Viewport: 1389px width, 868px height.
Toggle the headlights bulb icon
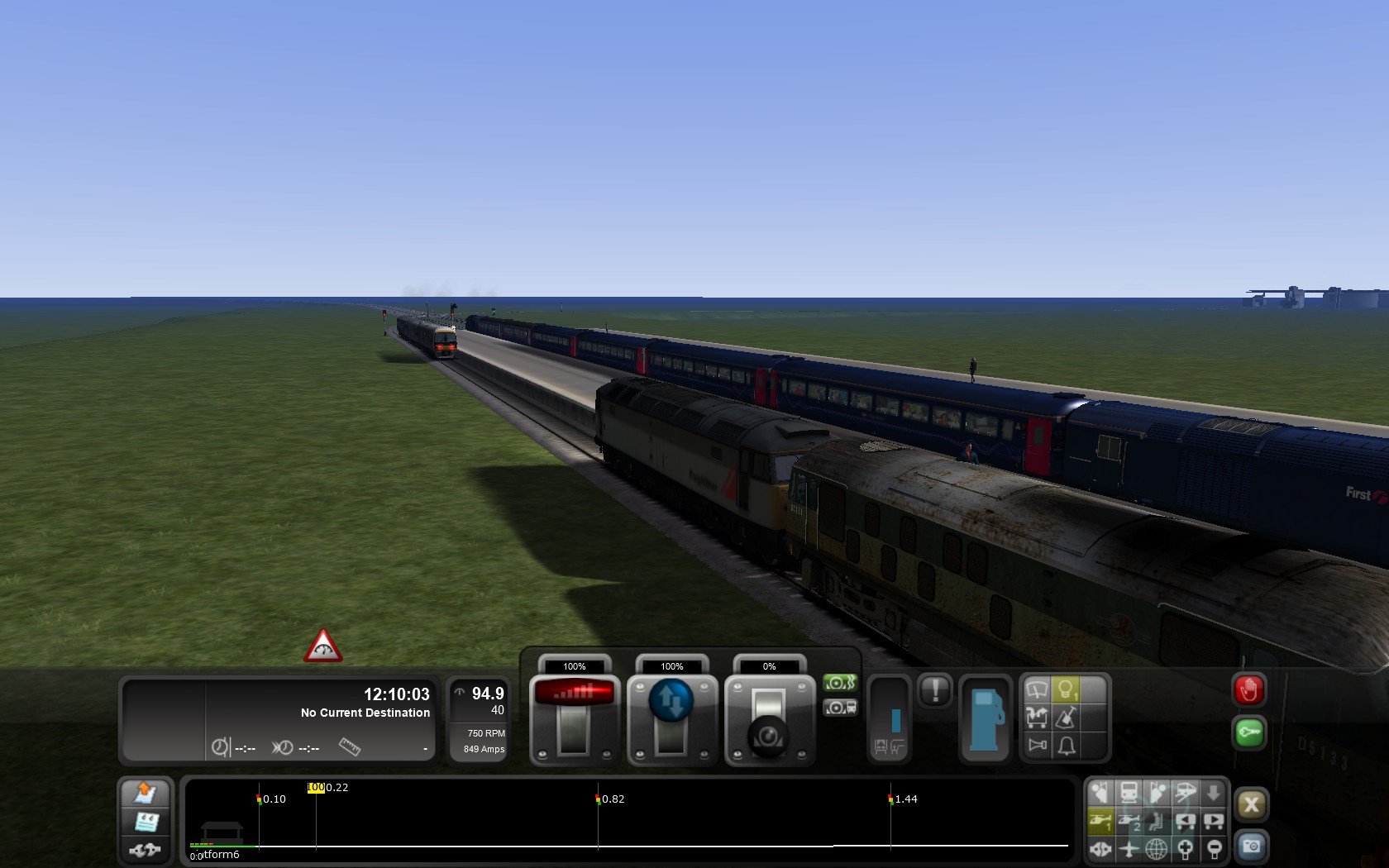[1066, 689]
